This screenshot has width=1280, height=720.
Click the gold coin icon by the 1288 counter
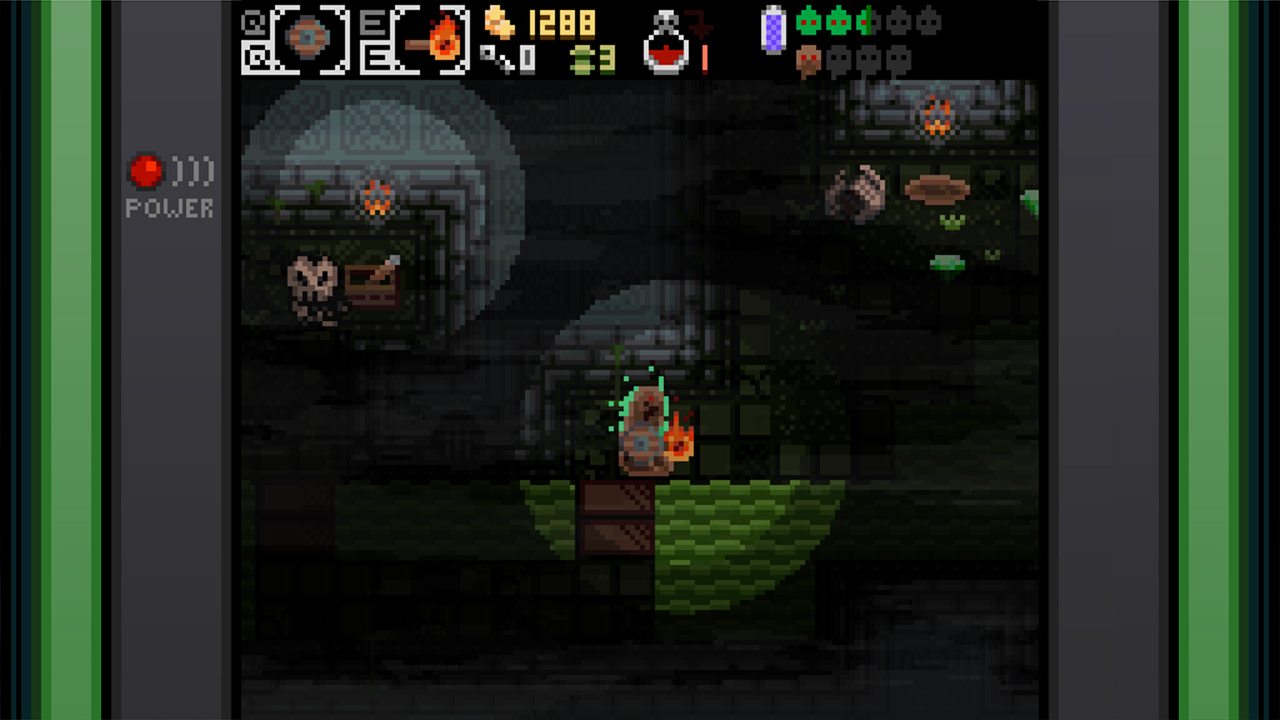[x=499, y=22]
